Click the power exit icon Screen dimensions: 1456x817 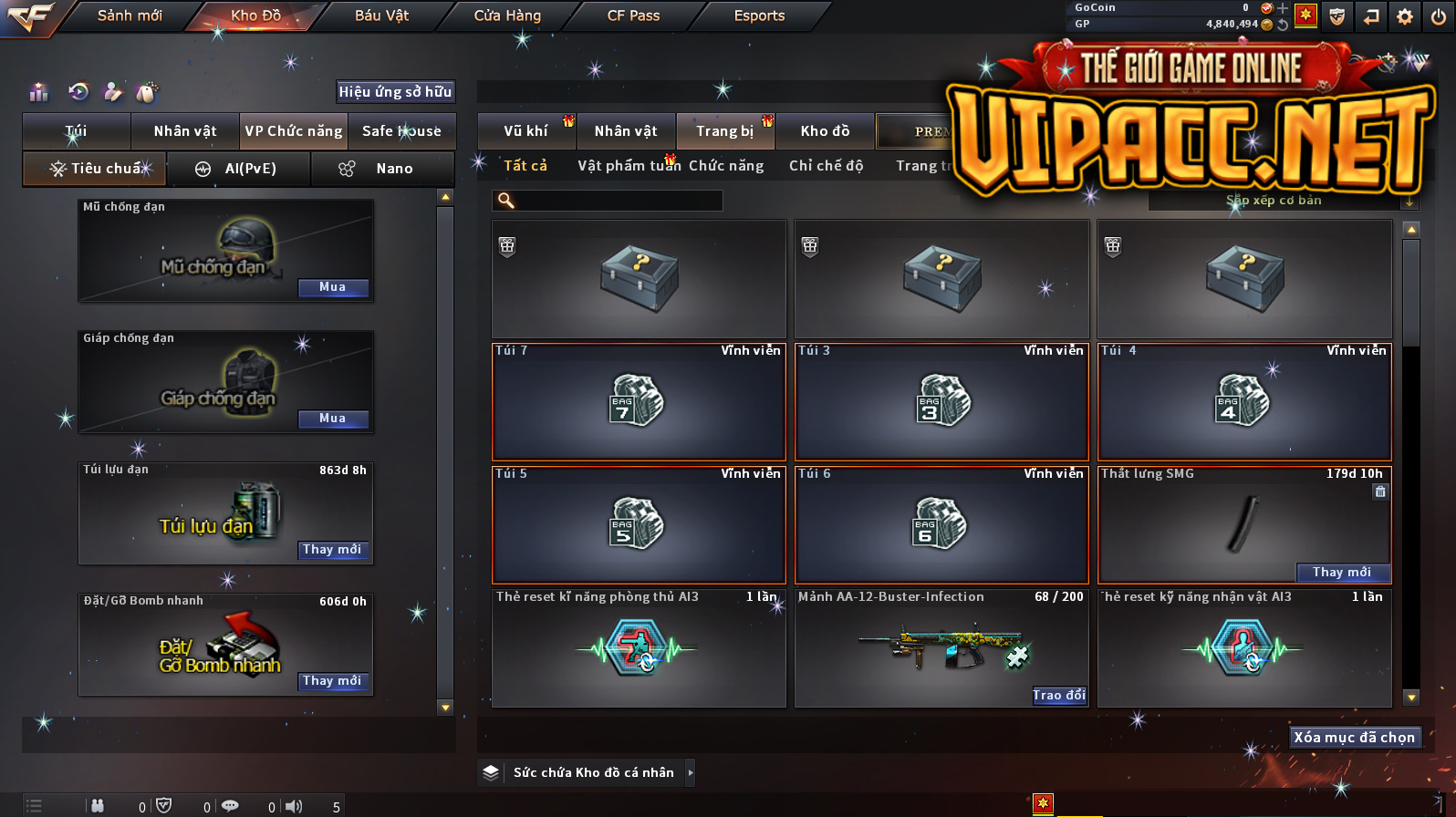click(1438, 16)
